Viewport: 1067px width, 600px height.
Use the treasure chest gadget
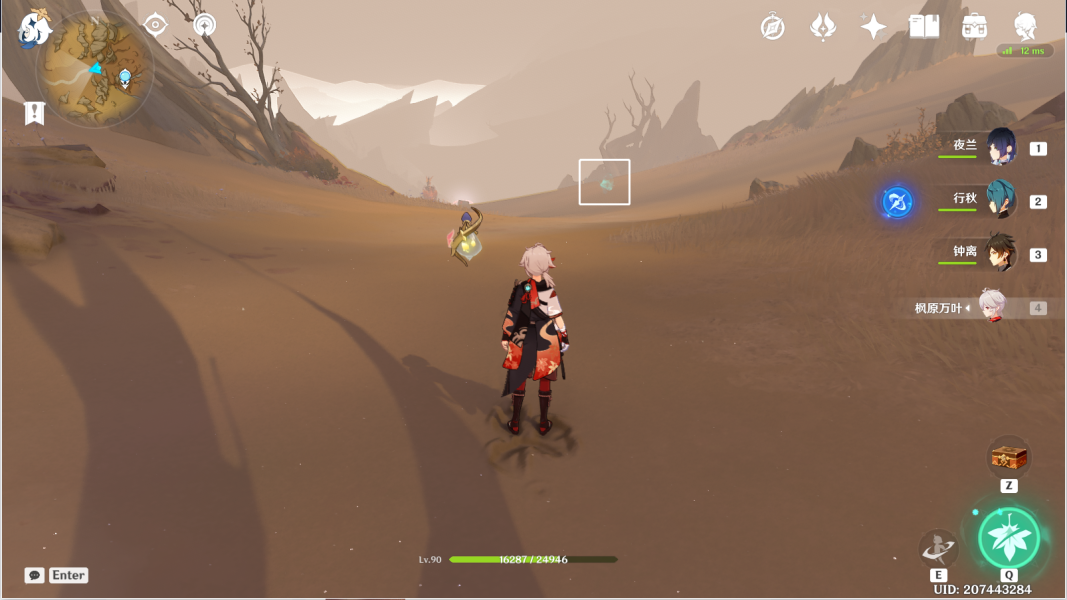[x=1008, y=457]
